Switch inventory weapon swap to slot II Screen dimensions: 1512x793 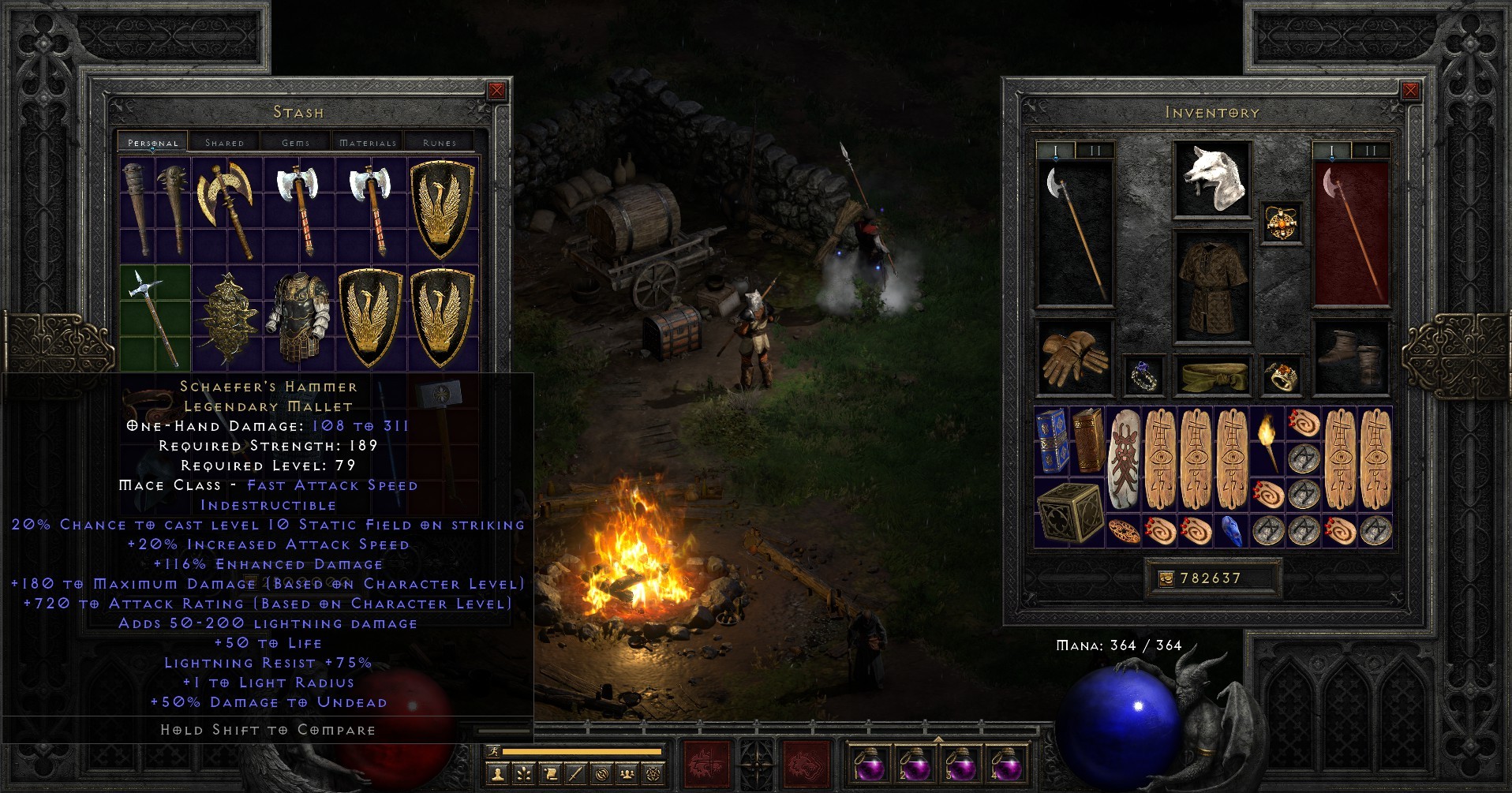pos(1372,148)
